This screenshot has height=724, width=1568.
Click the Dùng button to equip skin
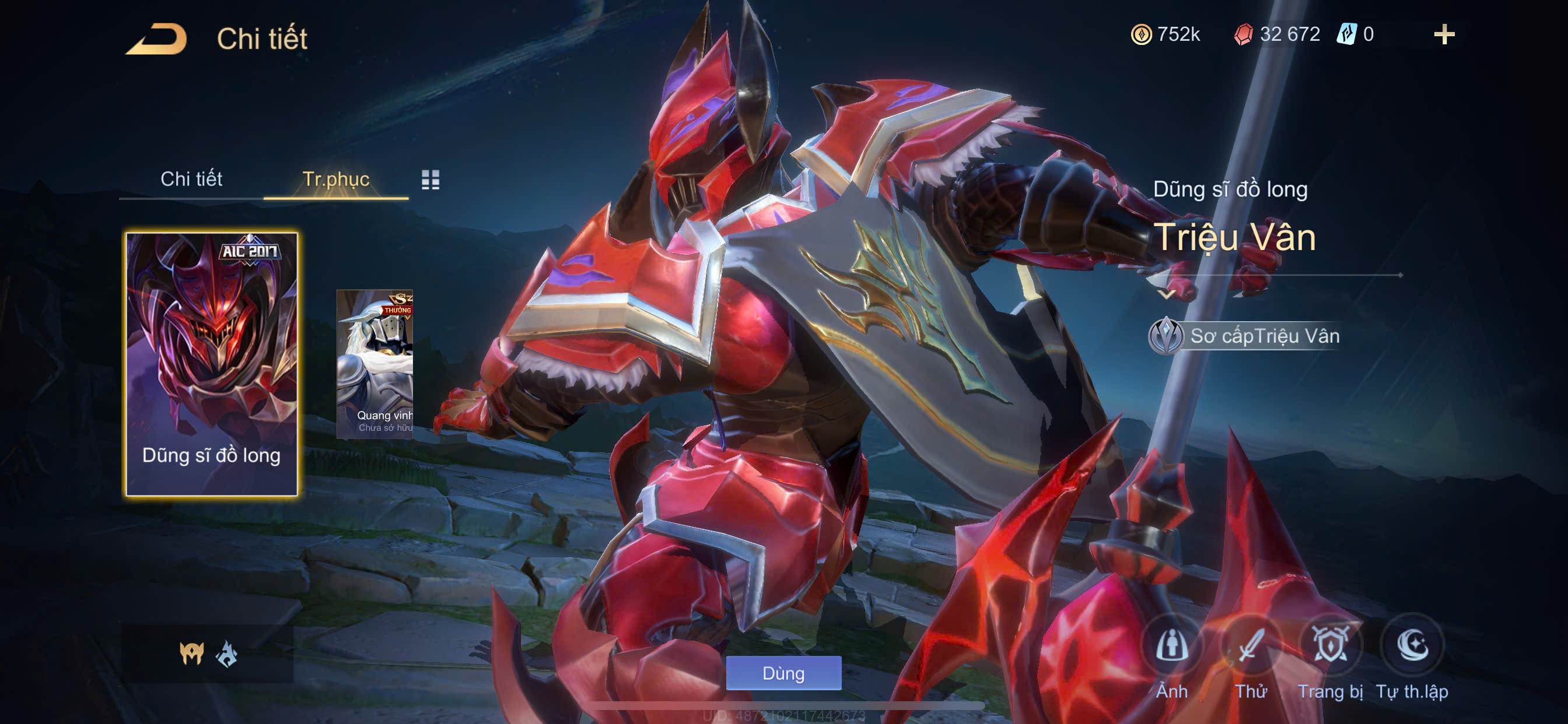pyautogui.click(x=783, y=673)
